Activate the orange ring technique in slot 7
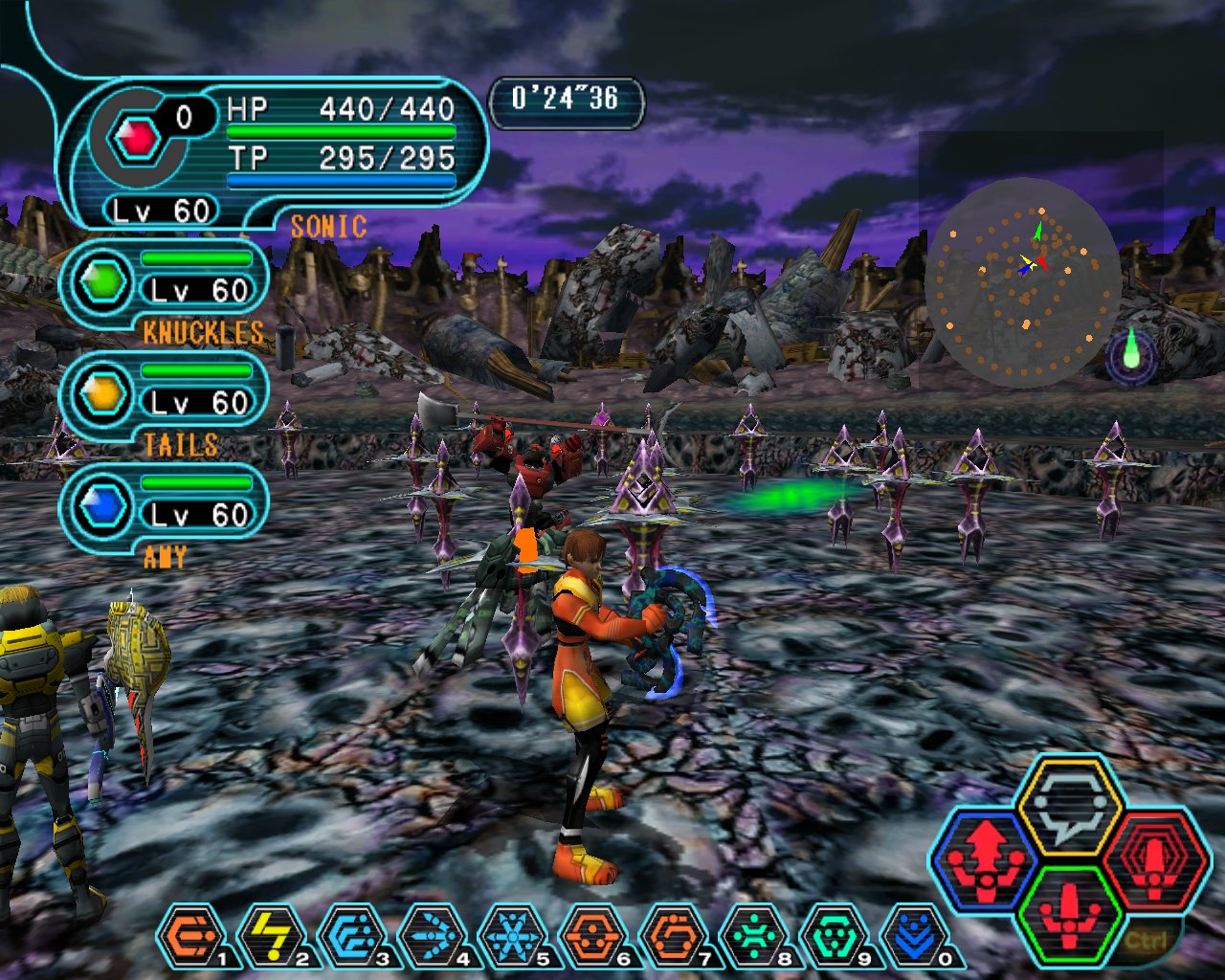The height and width of the screenshot is (980, 1225). coord(673,936)
